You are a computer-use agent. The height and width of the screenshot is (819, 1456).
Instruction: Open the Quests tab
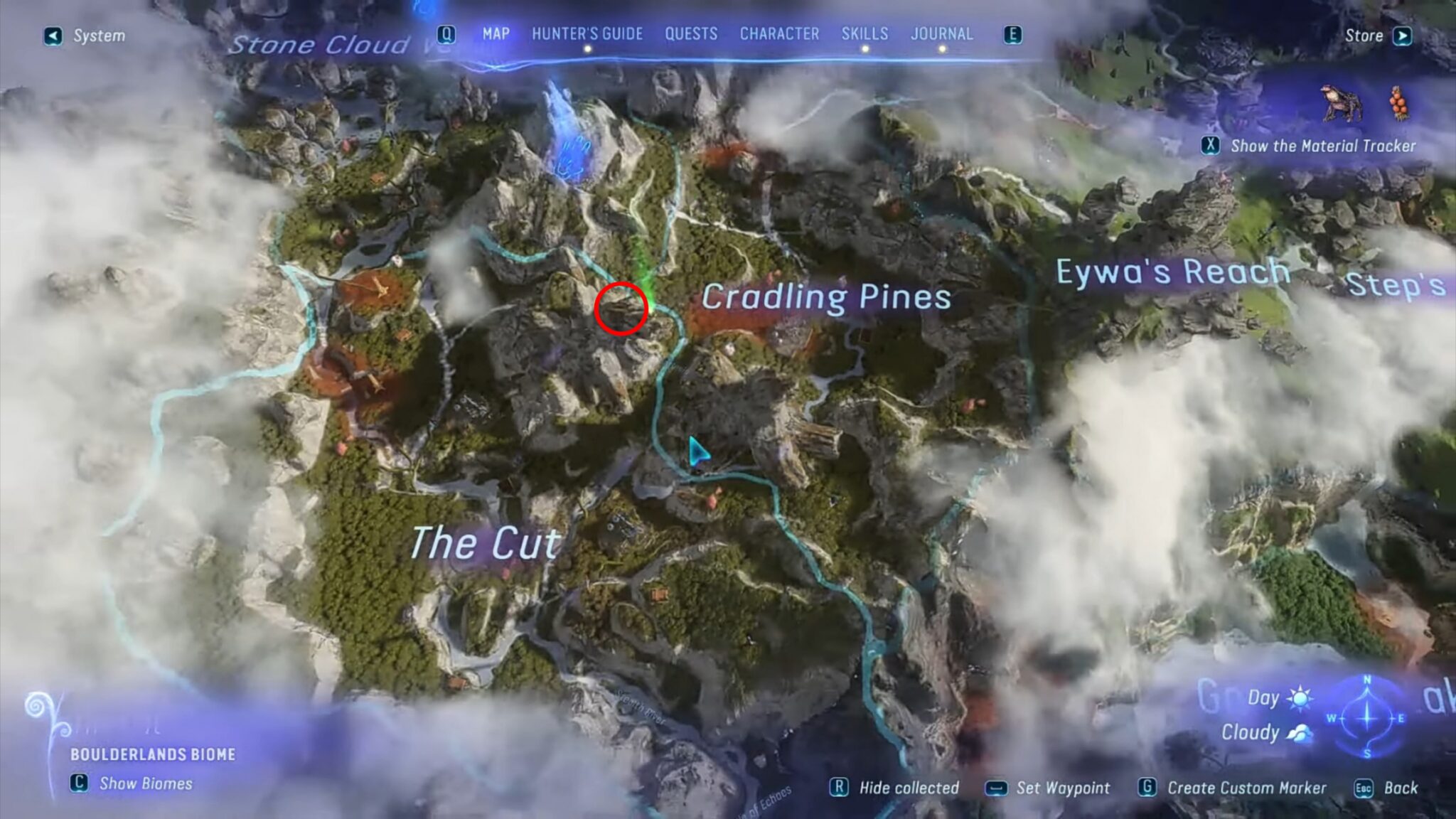(x=691, y=34)
